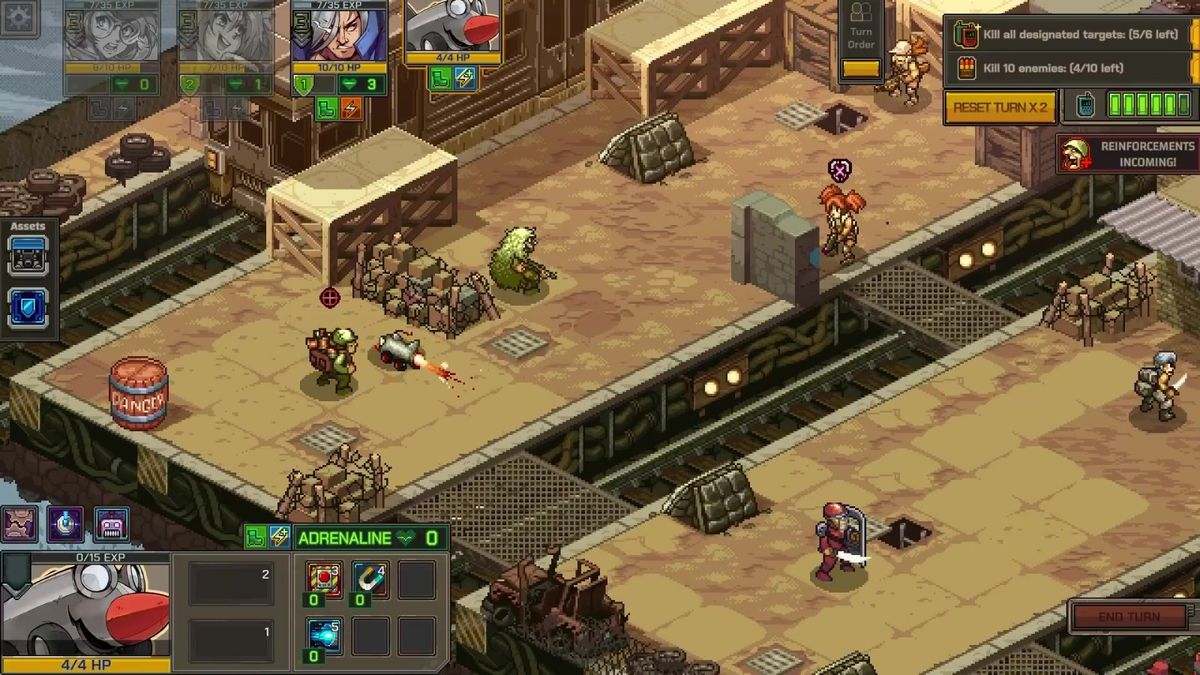
Task: Click the blue orb status icon
Action: tap(65, 523)
